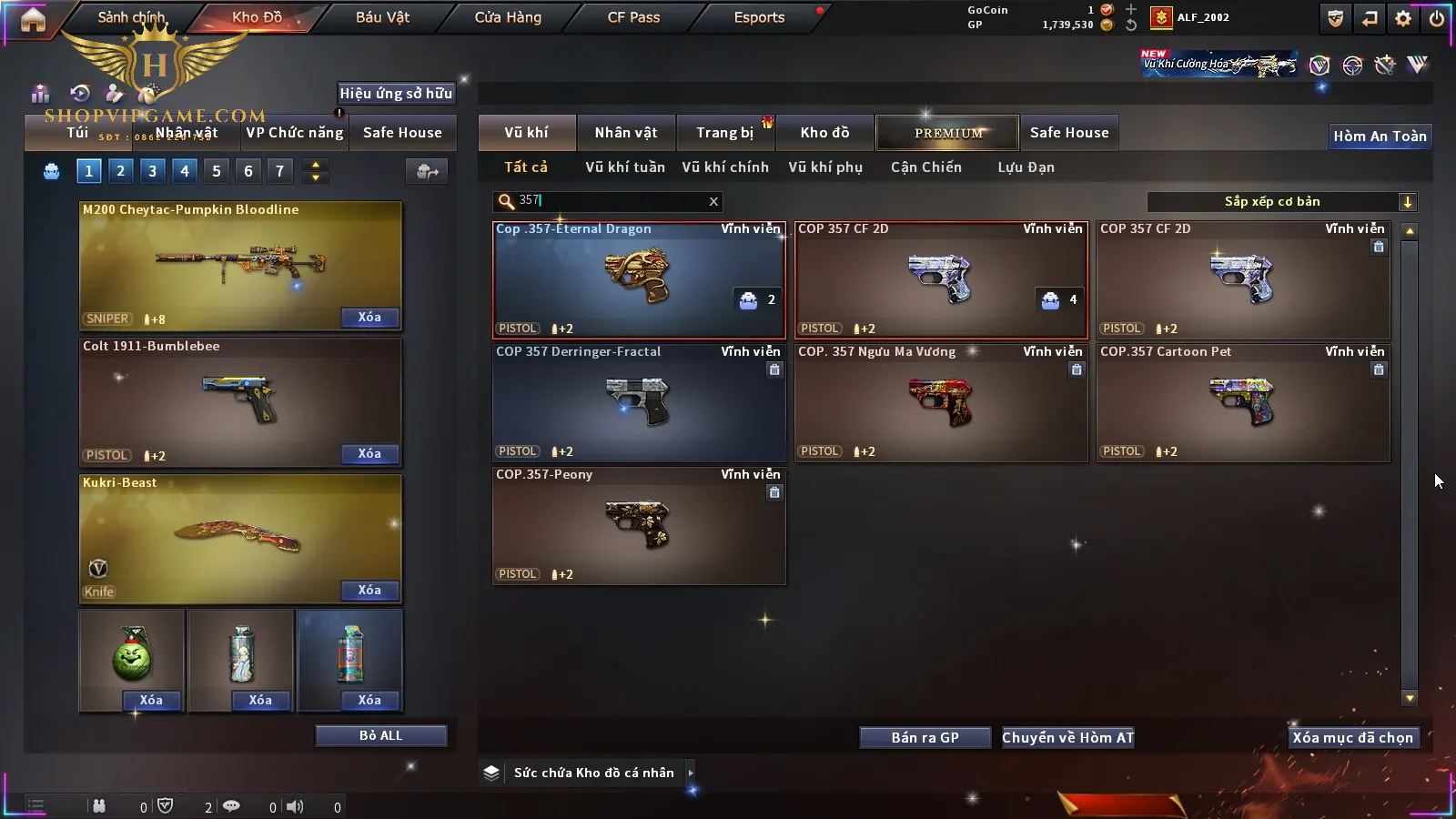Viewport: 1456px width, 819px height.
Task: Open the Cửa Hàng shop menu
Action: click(508, 17)
